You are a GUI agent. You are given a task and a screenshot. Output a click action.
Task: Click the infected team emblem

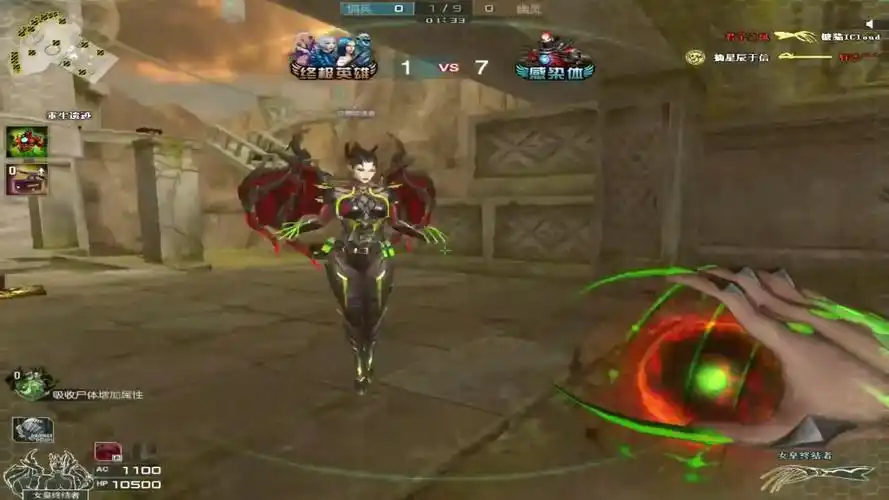click(x=554, y=56)
